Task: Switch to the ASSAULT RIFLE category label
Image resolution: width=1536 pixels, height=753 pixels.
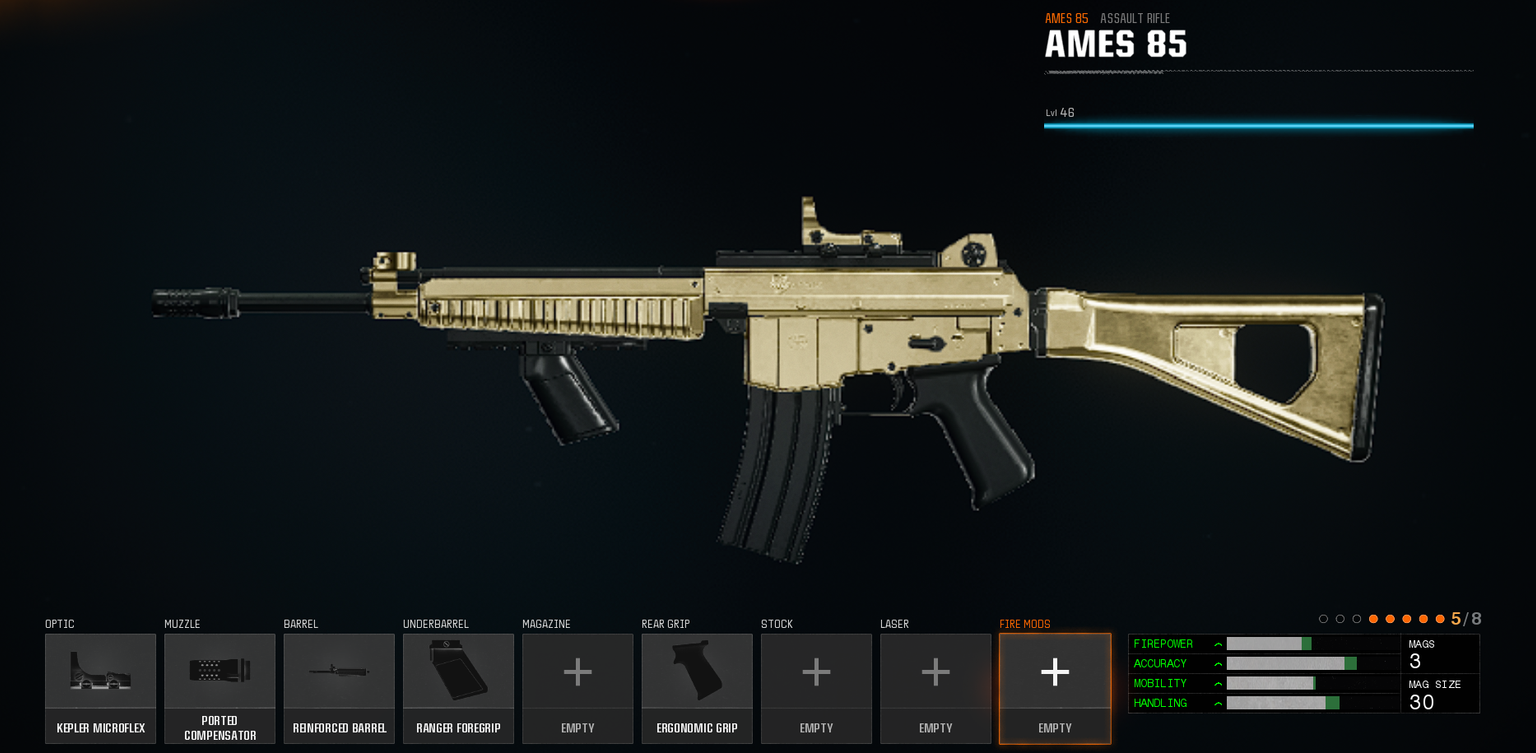Action: [x=1134, y=18]
